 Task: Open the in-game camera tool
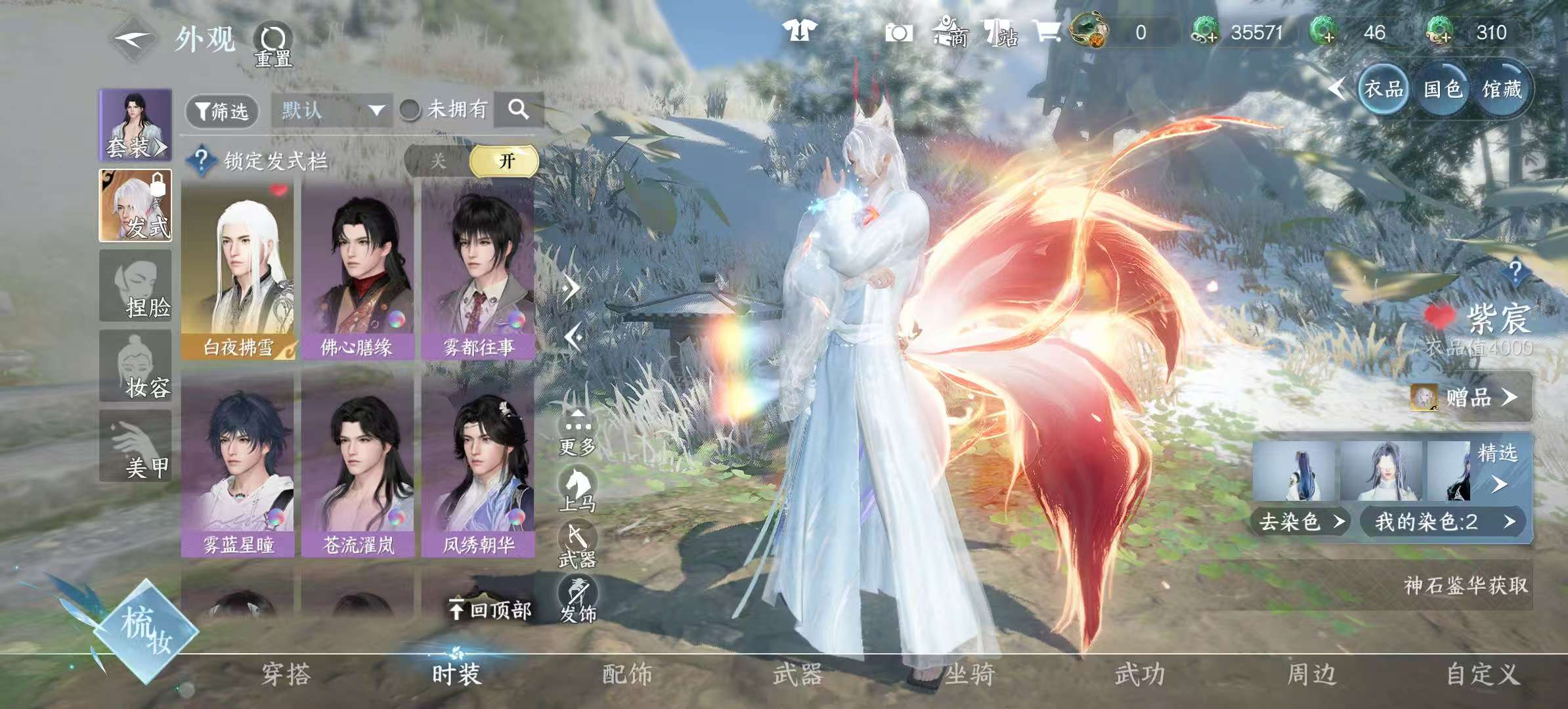(x=898, y=31)
